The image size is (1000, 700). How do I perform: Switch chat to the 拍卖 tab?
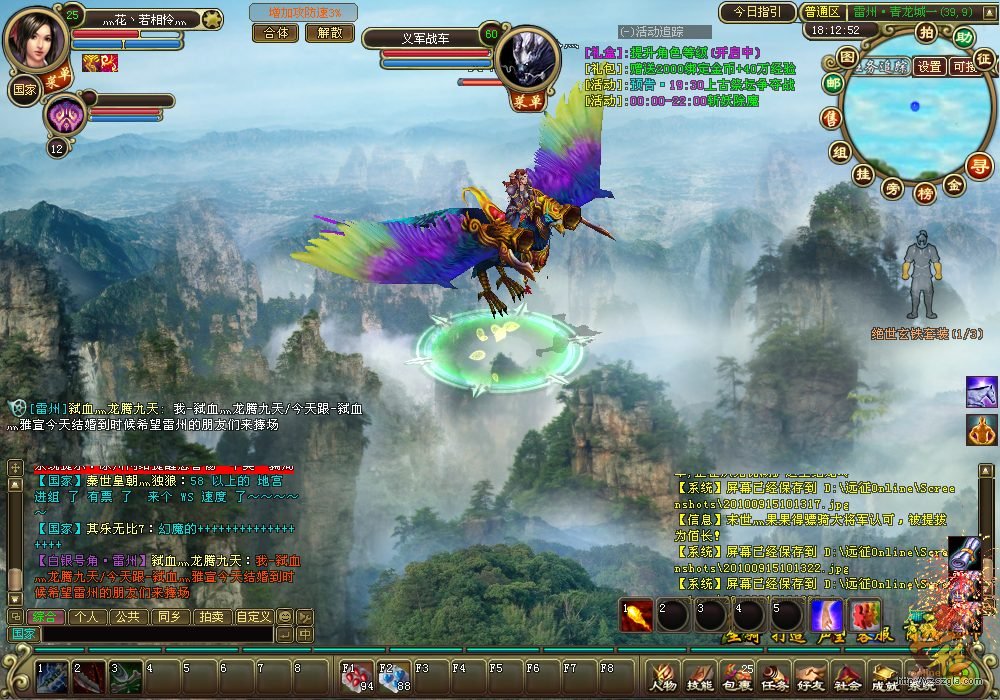coord(208,617)
